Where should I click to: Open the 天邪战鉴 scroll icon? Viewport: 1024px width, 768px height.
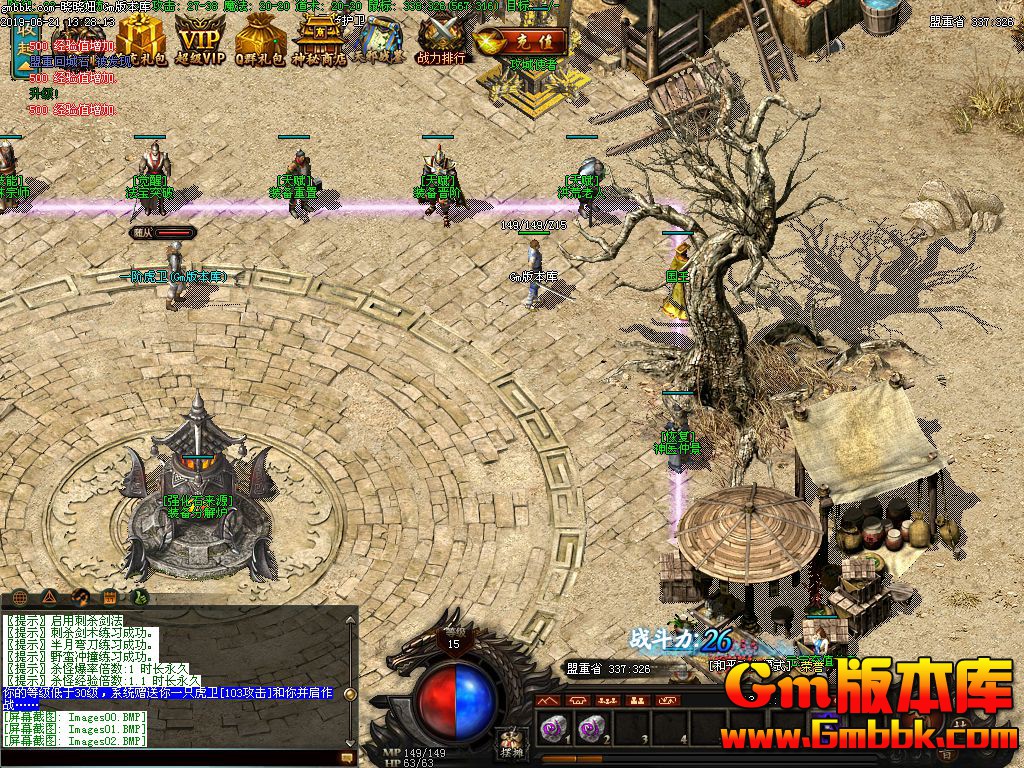point(381,39)
